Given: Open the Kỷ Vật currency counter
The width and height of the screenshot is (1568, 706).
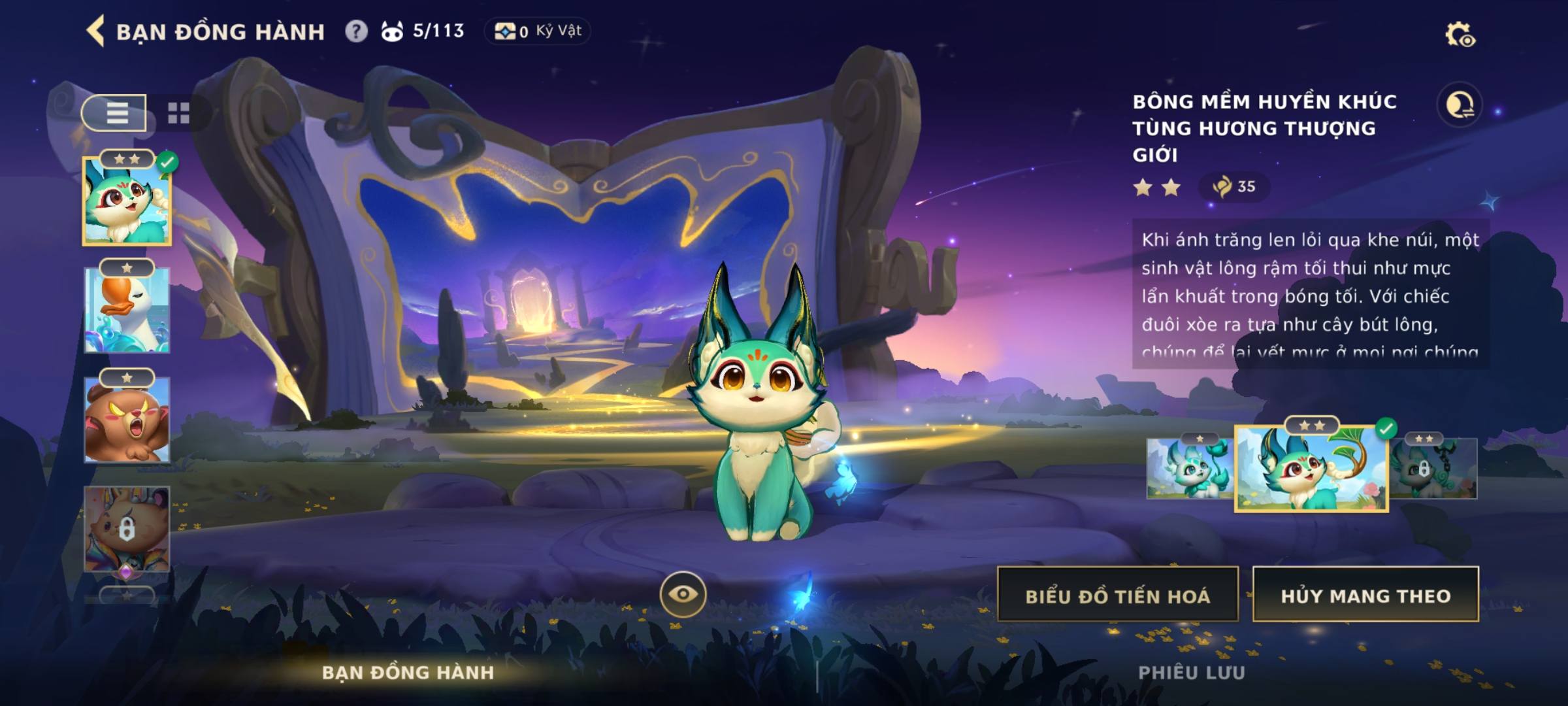Looking at the screenshot, I should point(538,31).
